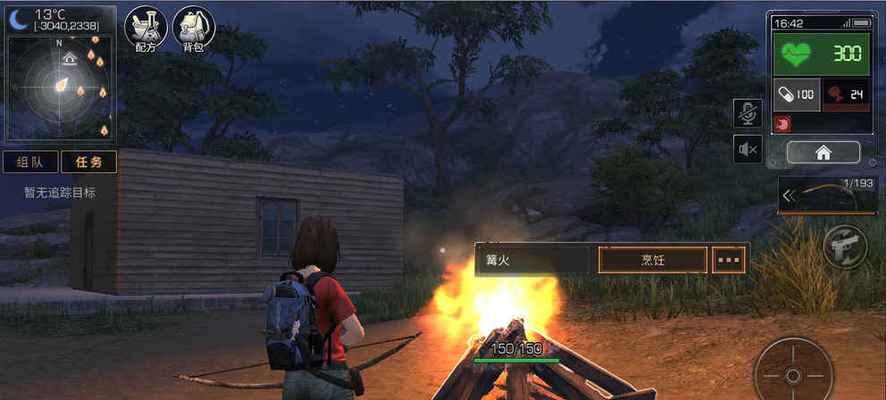886x400 pixels.
Task: Open the green heart health status panel
Action: coord(820,55)
